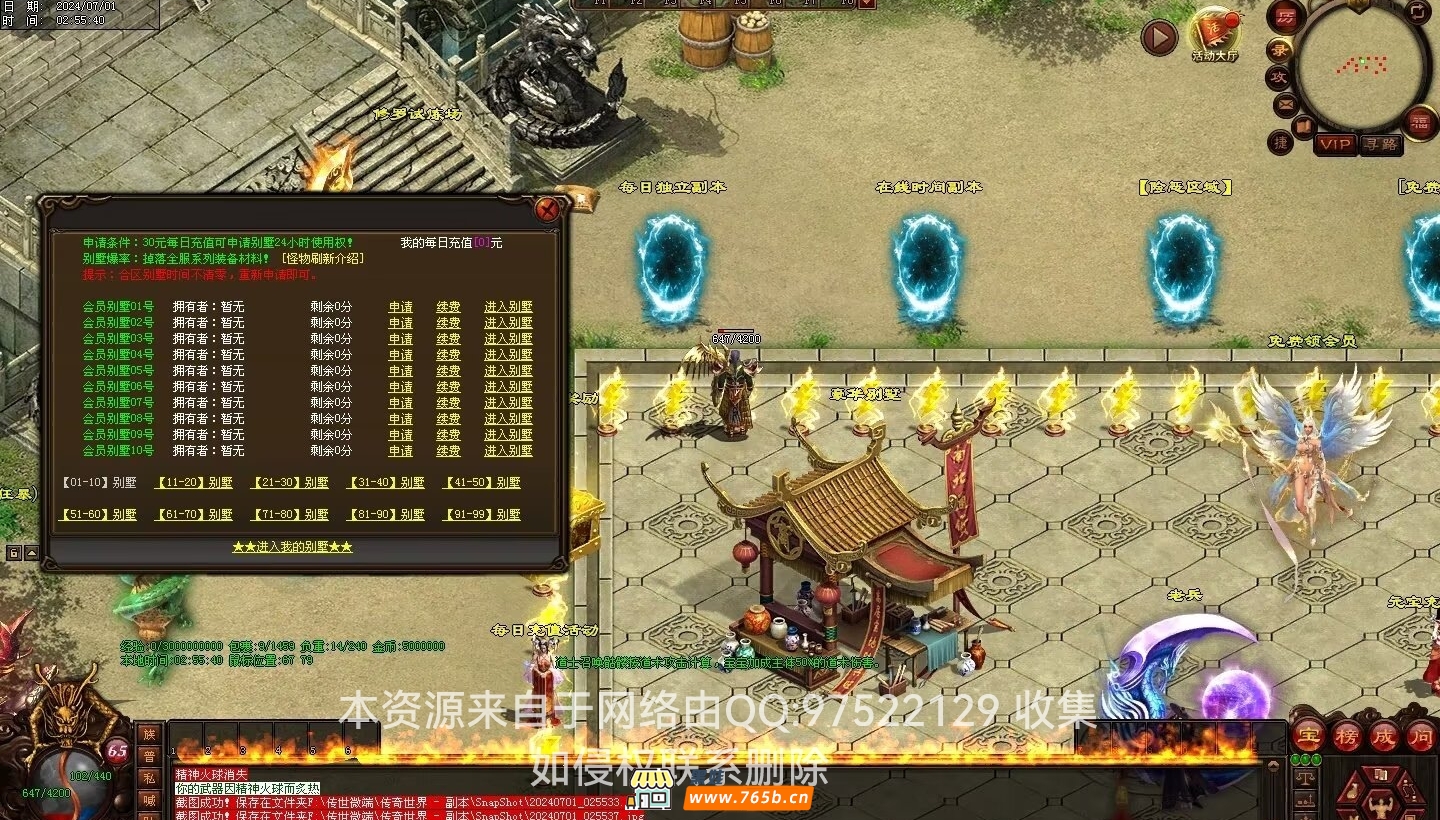Close the villa application window
Viewport: 1440px width, 820px height.
547,209
